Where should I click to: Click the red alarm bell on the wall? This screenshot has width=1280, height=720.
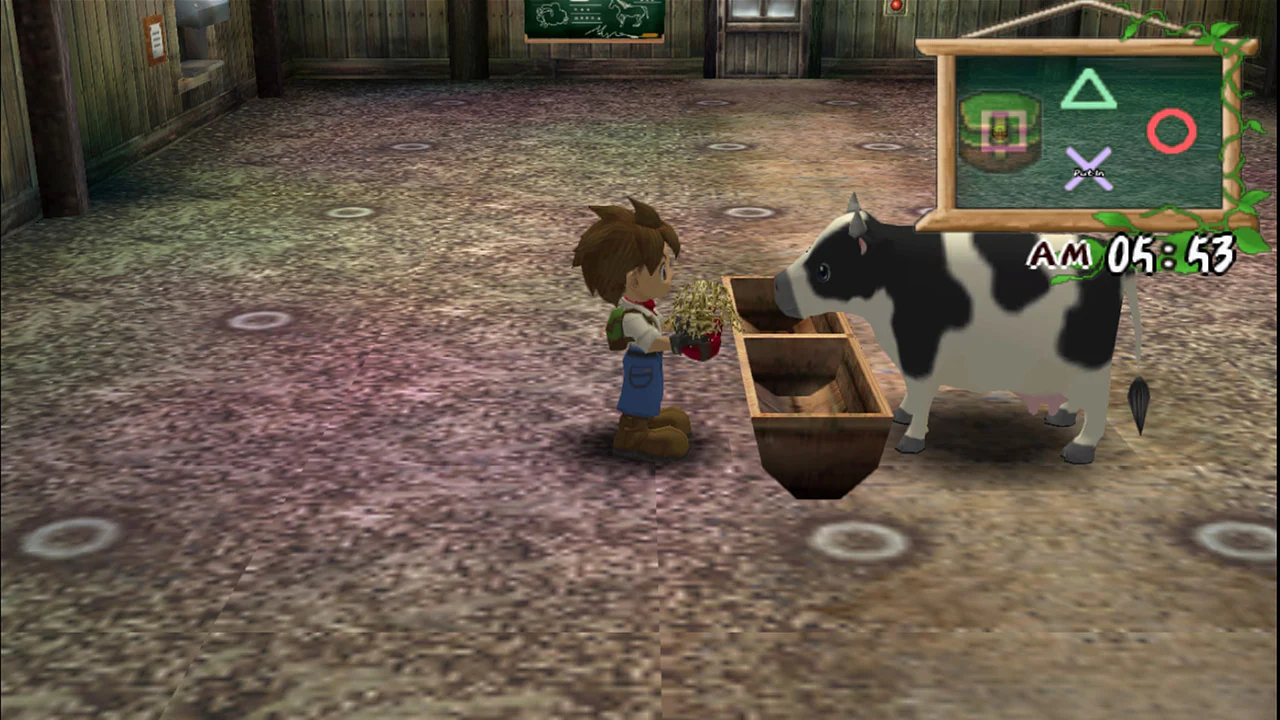[x=895, y=8]
